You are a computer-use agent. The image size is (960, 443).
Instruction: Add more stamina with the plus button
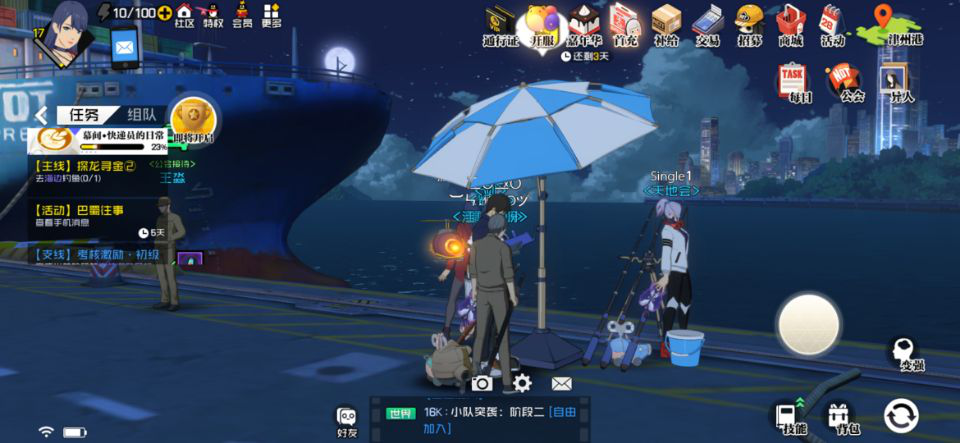click(165, 12)
